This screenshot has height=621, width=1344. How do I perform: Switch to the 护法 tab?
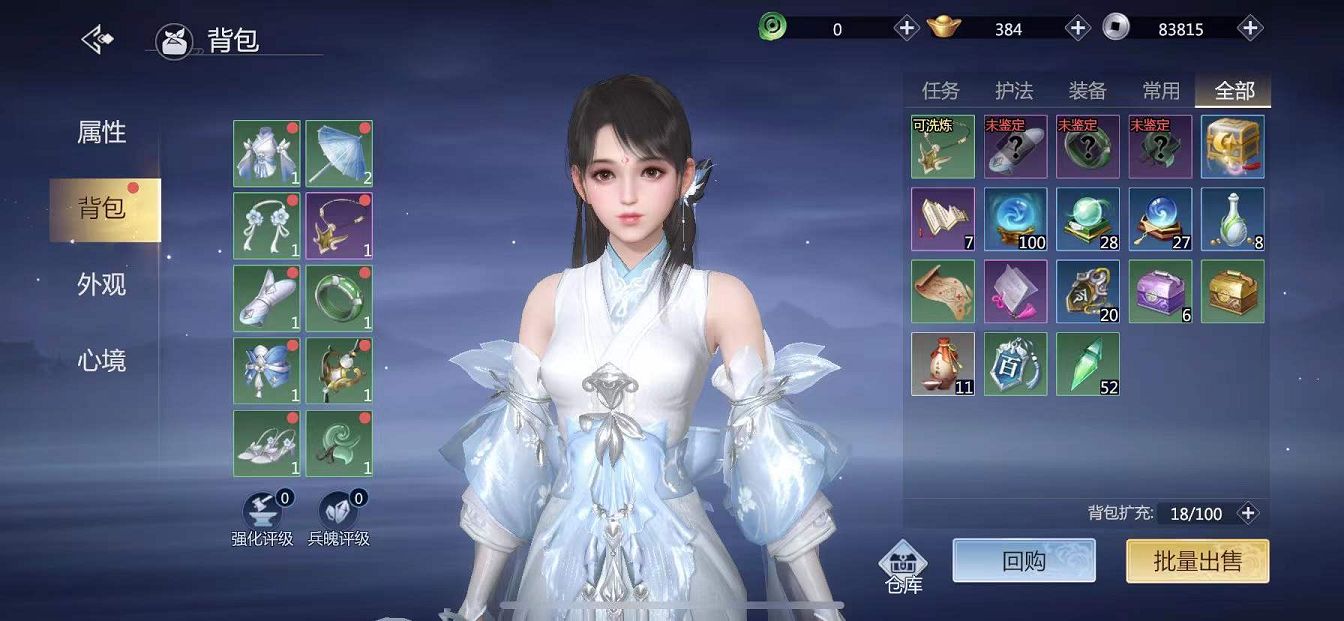coord(1013,91)
